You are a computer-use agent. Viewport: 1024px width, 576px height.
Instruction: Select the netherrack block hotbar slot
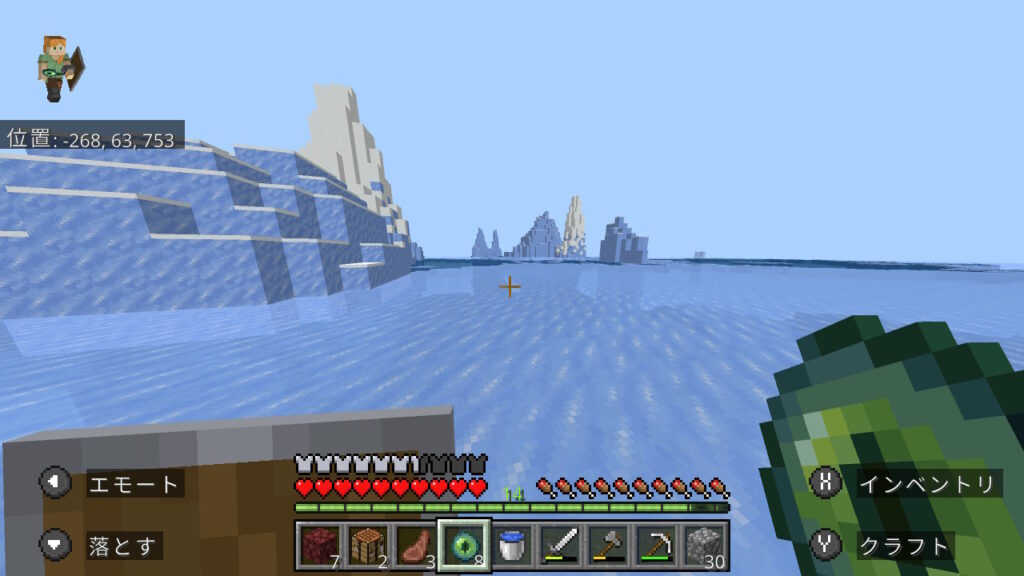click(x=318, y=545)
